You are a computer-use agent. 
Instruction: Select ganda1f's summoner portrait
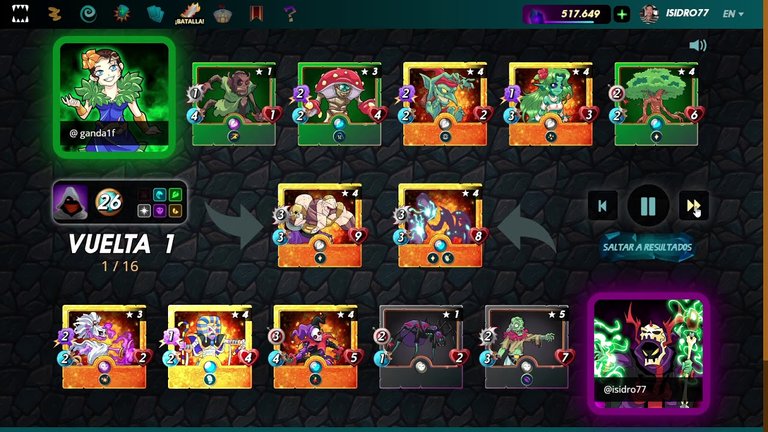113,97
